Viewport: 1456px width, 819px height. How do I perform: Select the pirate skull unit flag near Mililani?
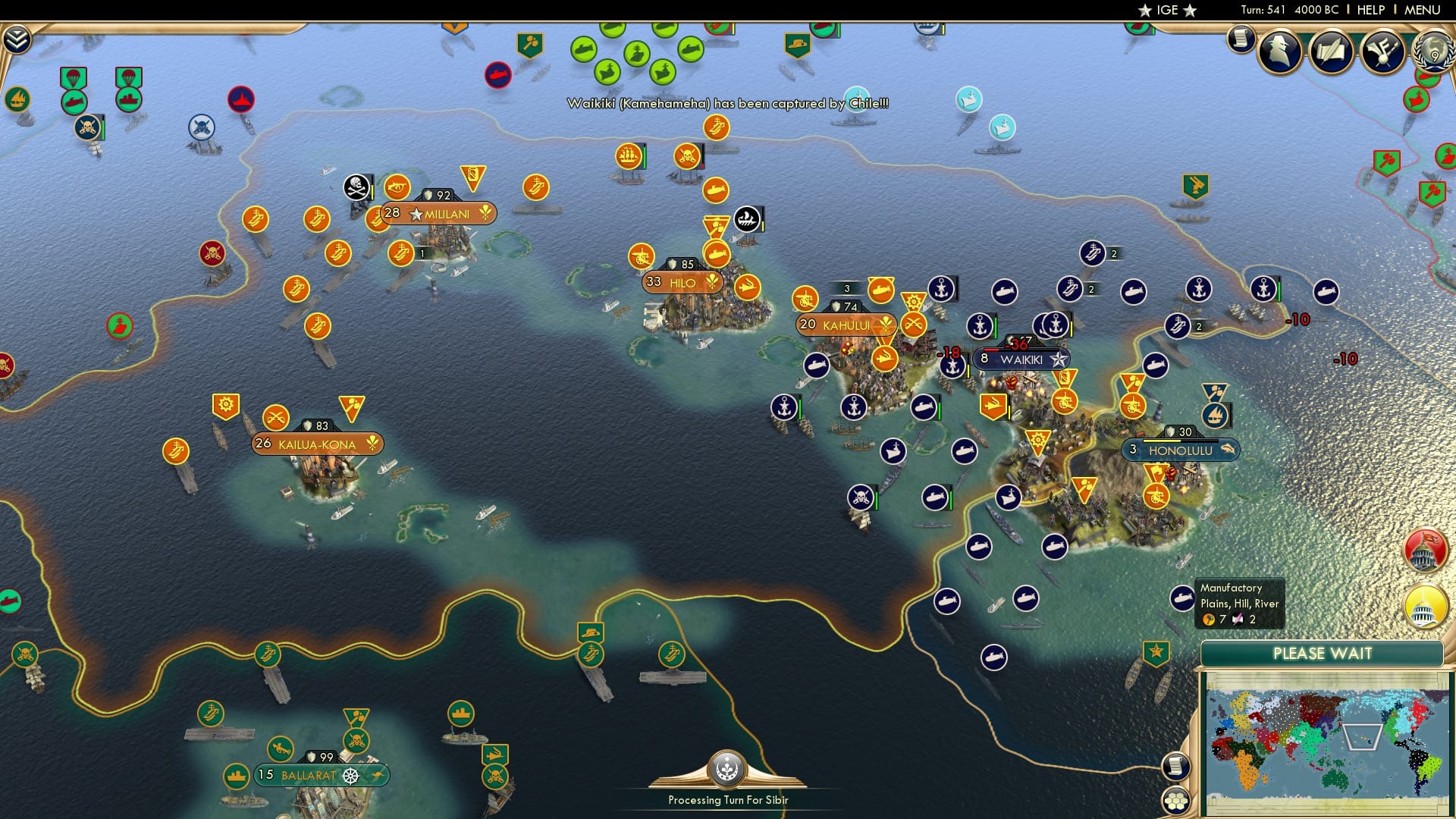(356, 186)
